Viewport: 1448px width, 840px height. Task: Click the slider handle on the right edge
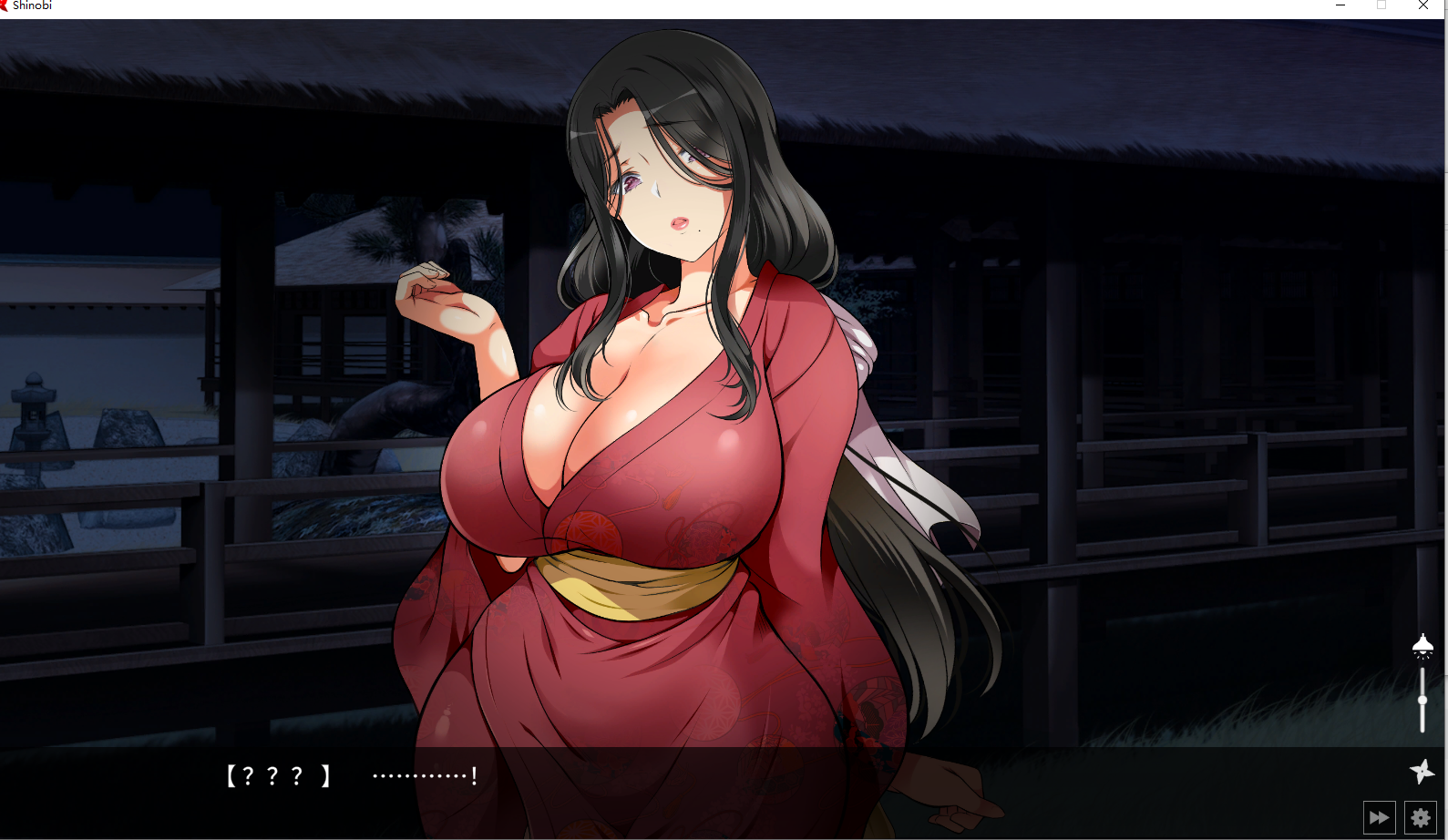pyautogui.click(x=1423, y=700)
